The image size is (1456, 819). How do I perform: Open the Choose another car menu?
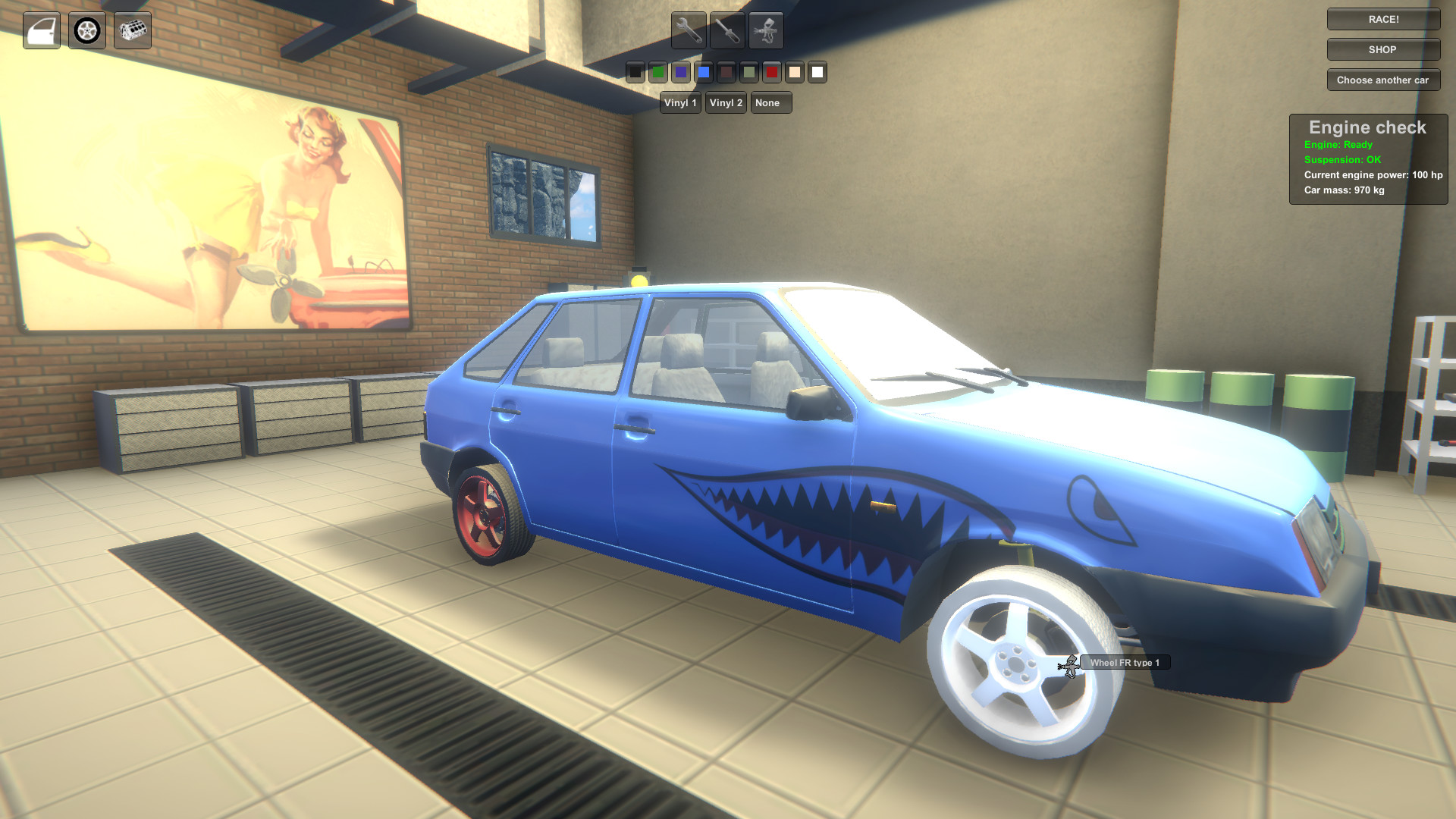pos(1382,80)
